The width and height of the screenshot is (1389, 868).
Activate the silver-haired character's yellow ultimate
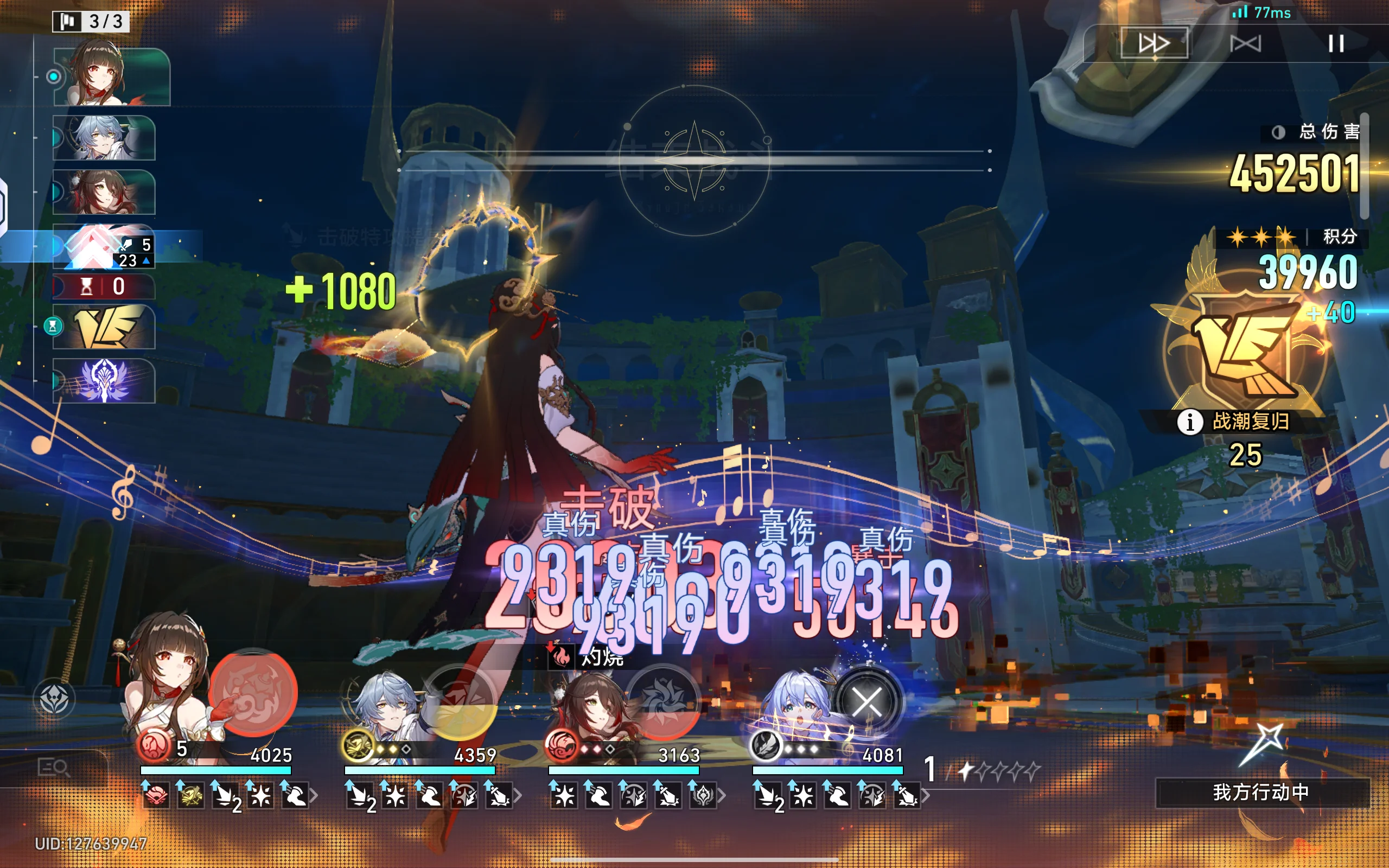(x=459, y=701)
